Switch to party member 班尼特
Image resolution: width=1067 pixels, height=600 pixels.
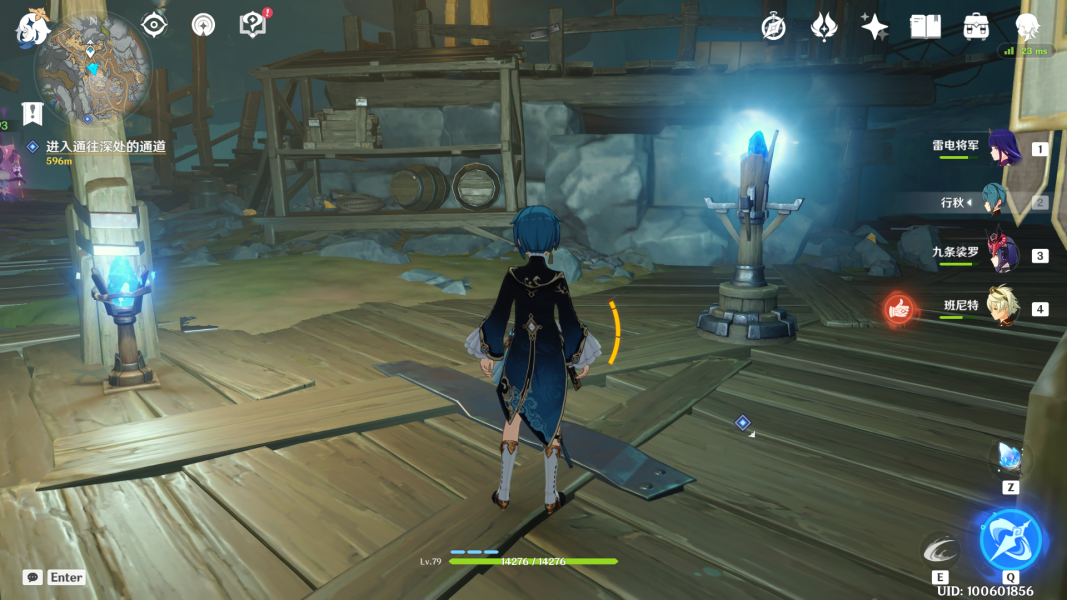coord(1001,307)
